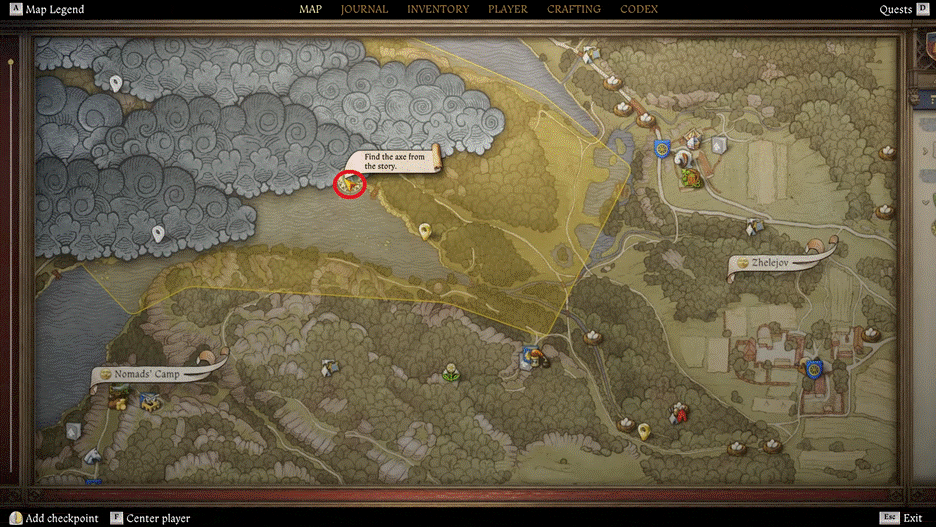Select the Map tab
This screenshot has height=527, width=936.
point(310,10)
